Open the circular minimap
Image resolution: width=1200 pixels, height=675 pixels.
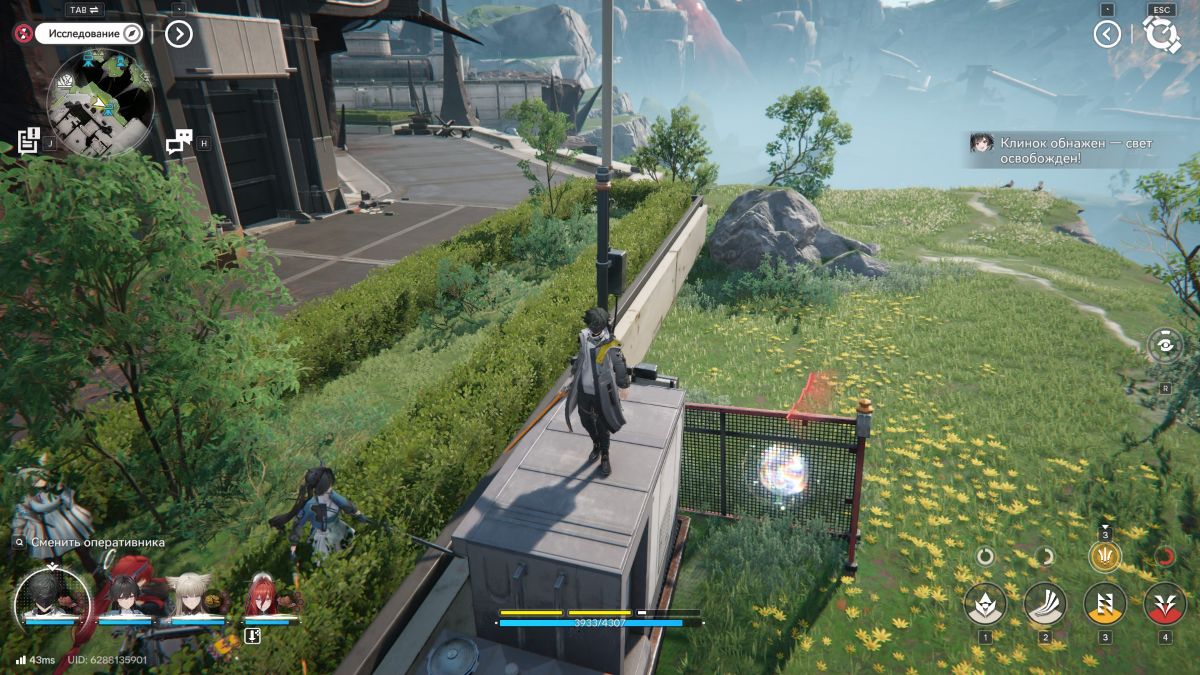(x=100, y=102)
